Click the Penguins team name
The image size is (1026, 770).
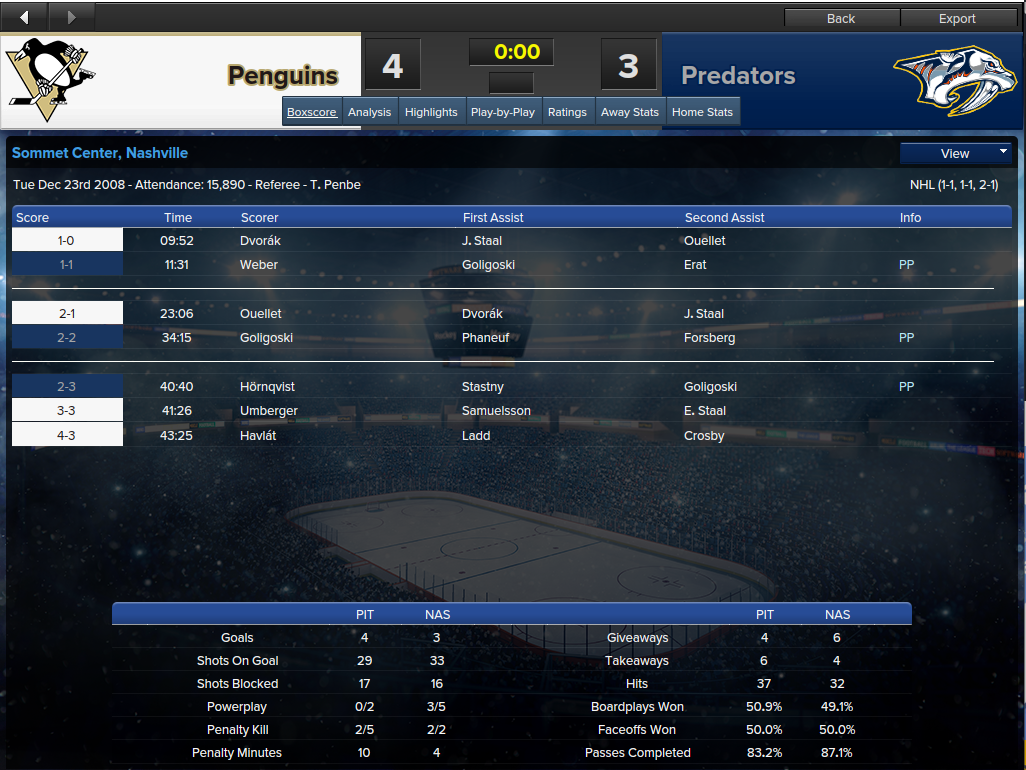pos(283,75)
